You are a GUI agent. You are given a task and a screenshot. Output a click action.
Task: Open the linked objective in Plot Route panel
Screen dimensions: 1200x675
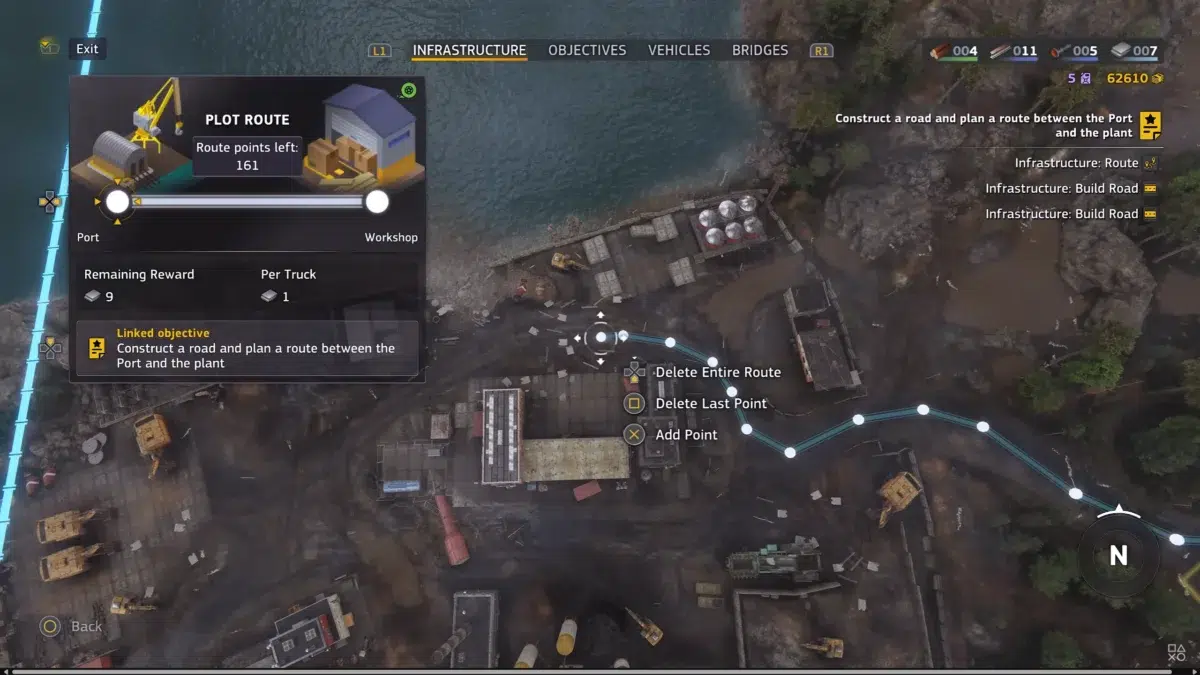247,348
